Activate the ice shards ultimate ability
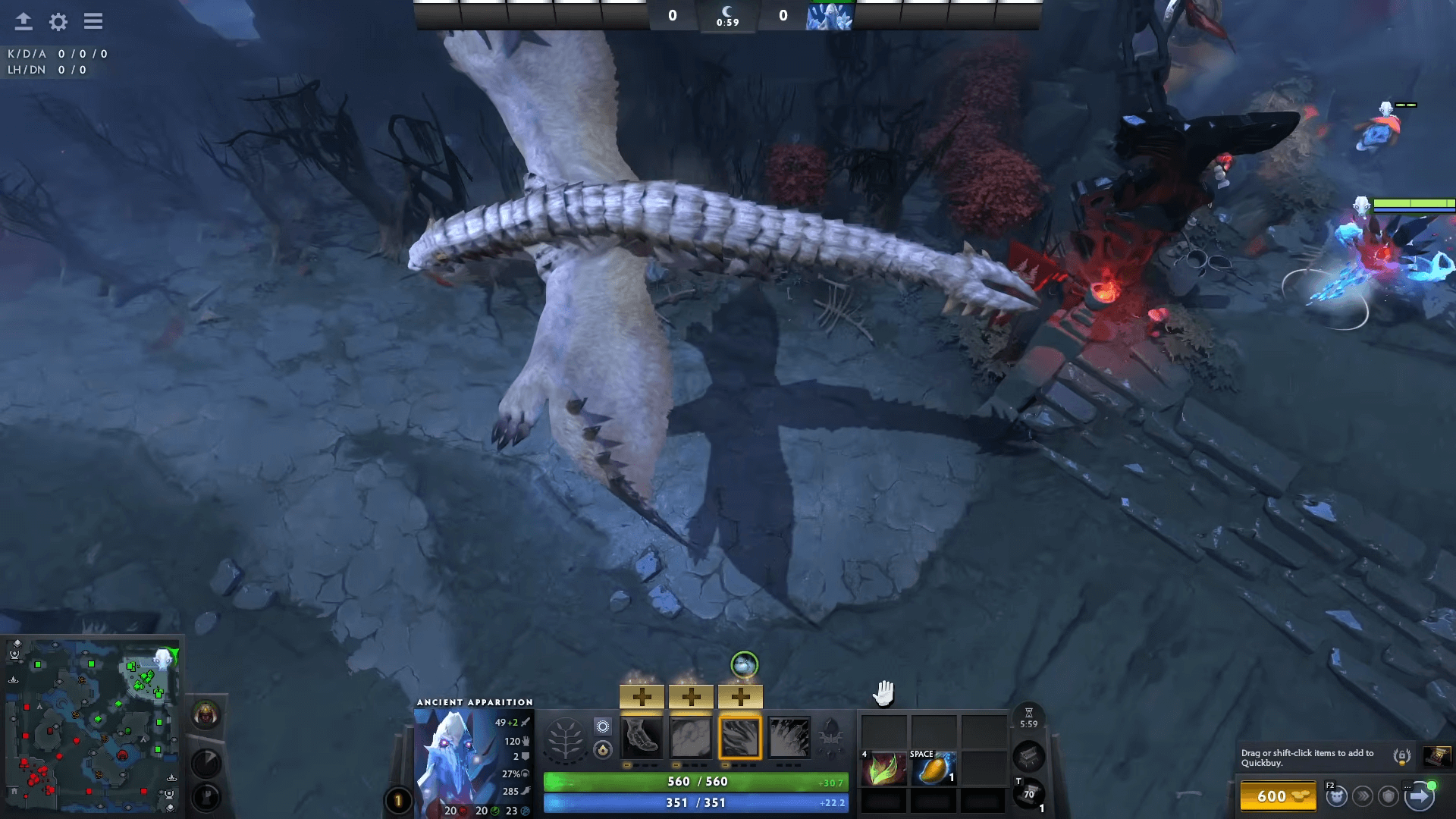This screenshot has height=819, width=1456. [x=789, y=737]
